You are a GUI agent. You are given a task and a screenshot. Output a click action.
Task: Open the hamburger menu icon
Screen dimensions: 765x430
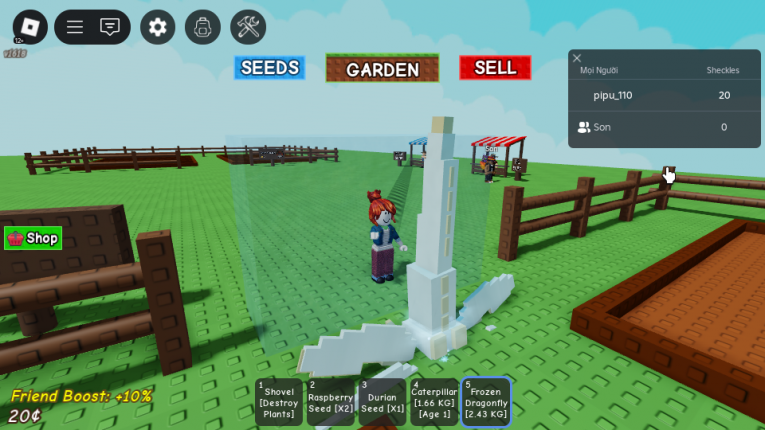75,27
